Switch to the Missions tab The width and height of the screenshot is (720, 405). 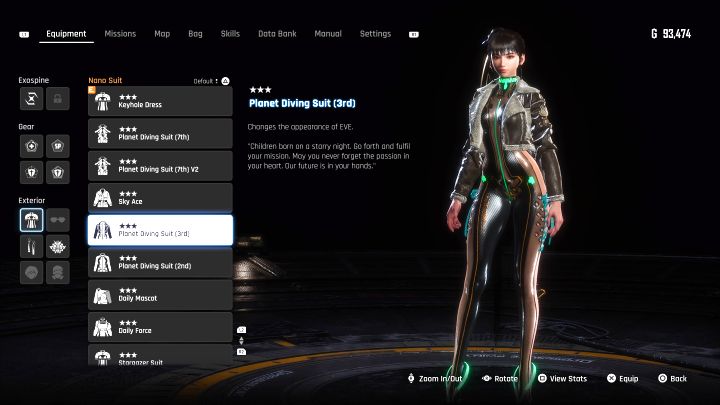pyautogui.click(x=120, y=33)
